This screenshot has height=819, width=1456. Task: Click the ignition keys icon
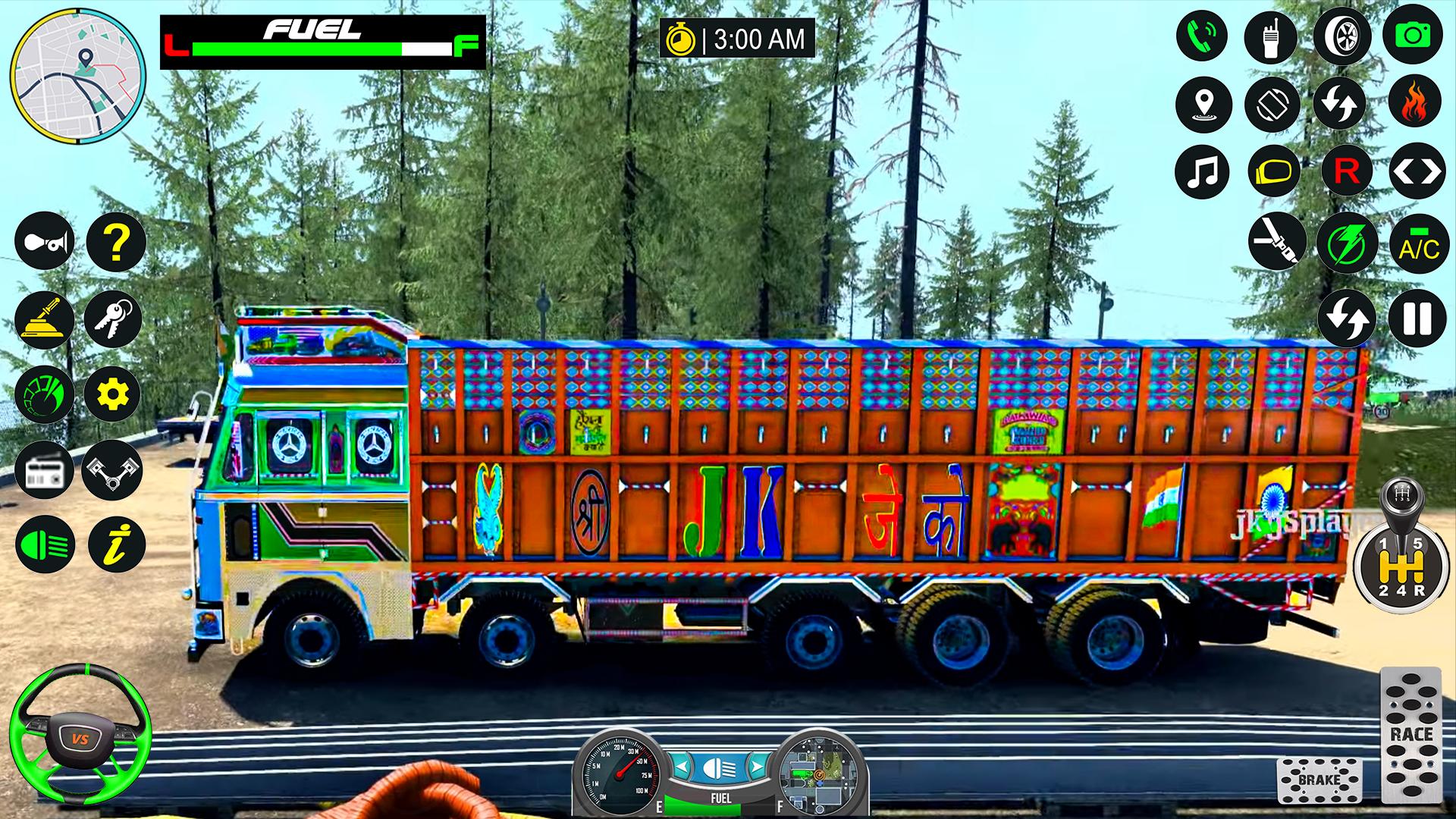[113, 318]
